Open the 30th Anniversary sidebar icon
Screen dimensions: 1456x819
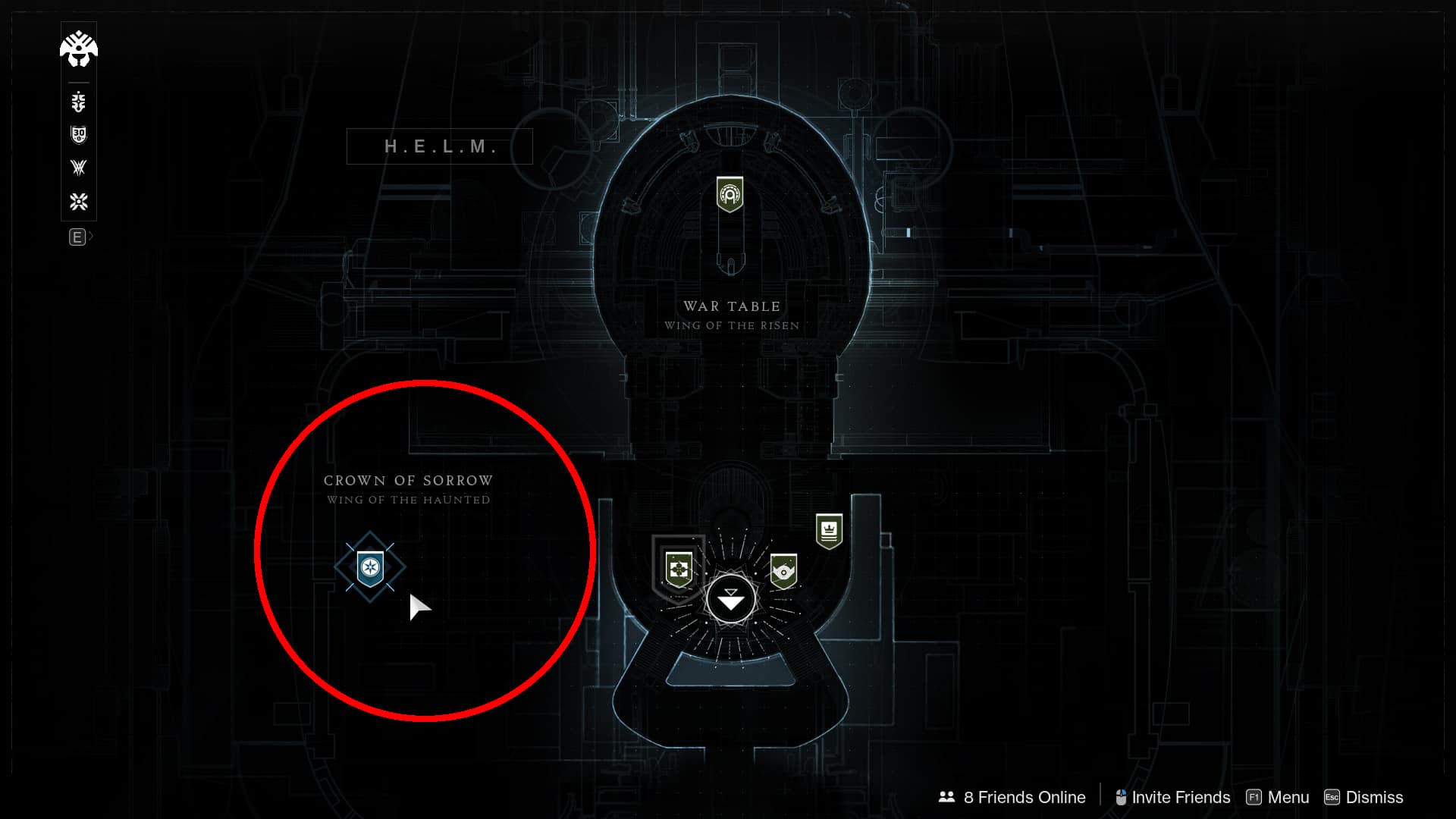(x=78, y=135)
